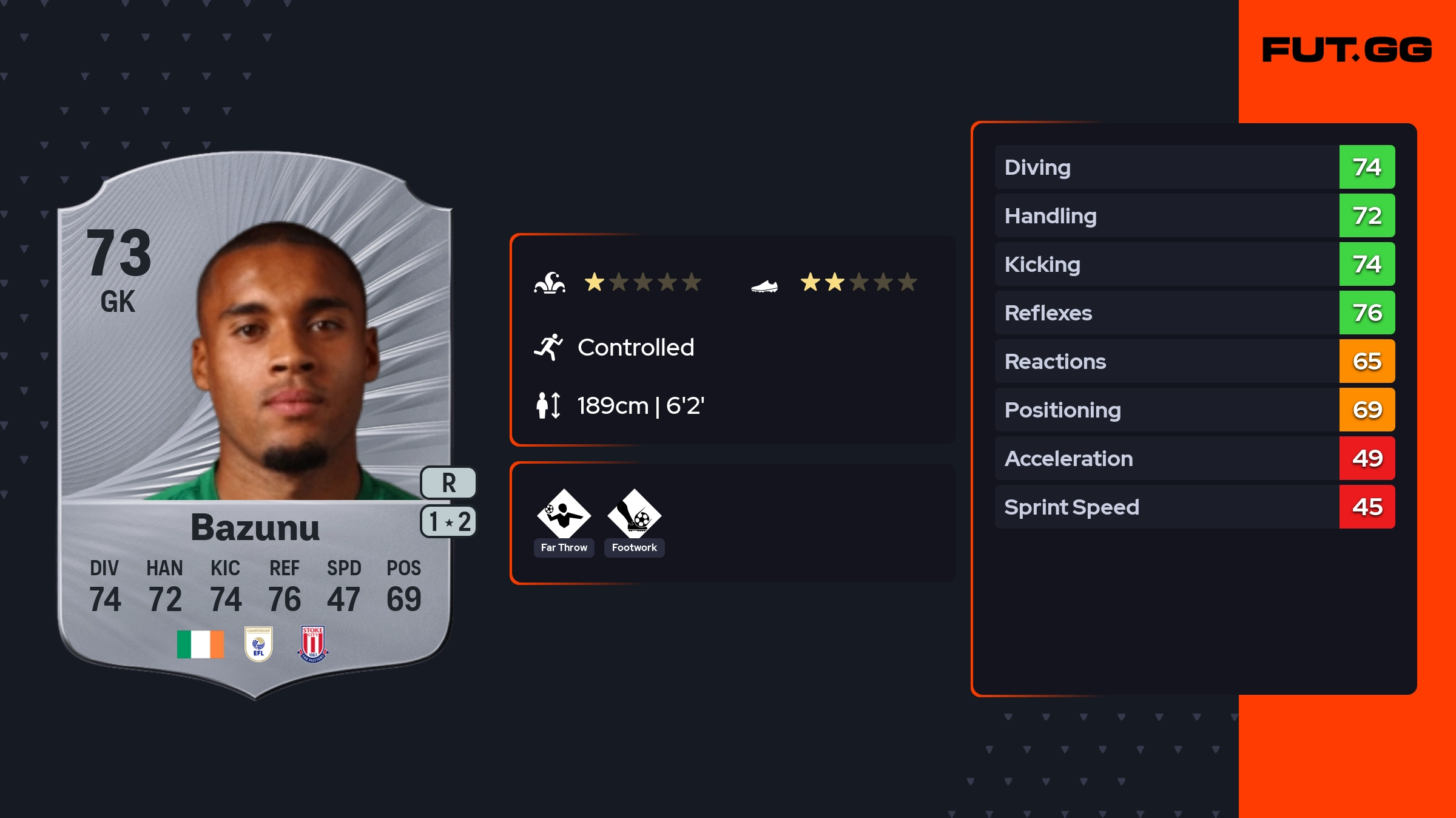Select the Reflexes stat row
Screen dimensions: 1456x818
tap(1194, 313)
